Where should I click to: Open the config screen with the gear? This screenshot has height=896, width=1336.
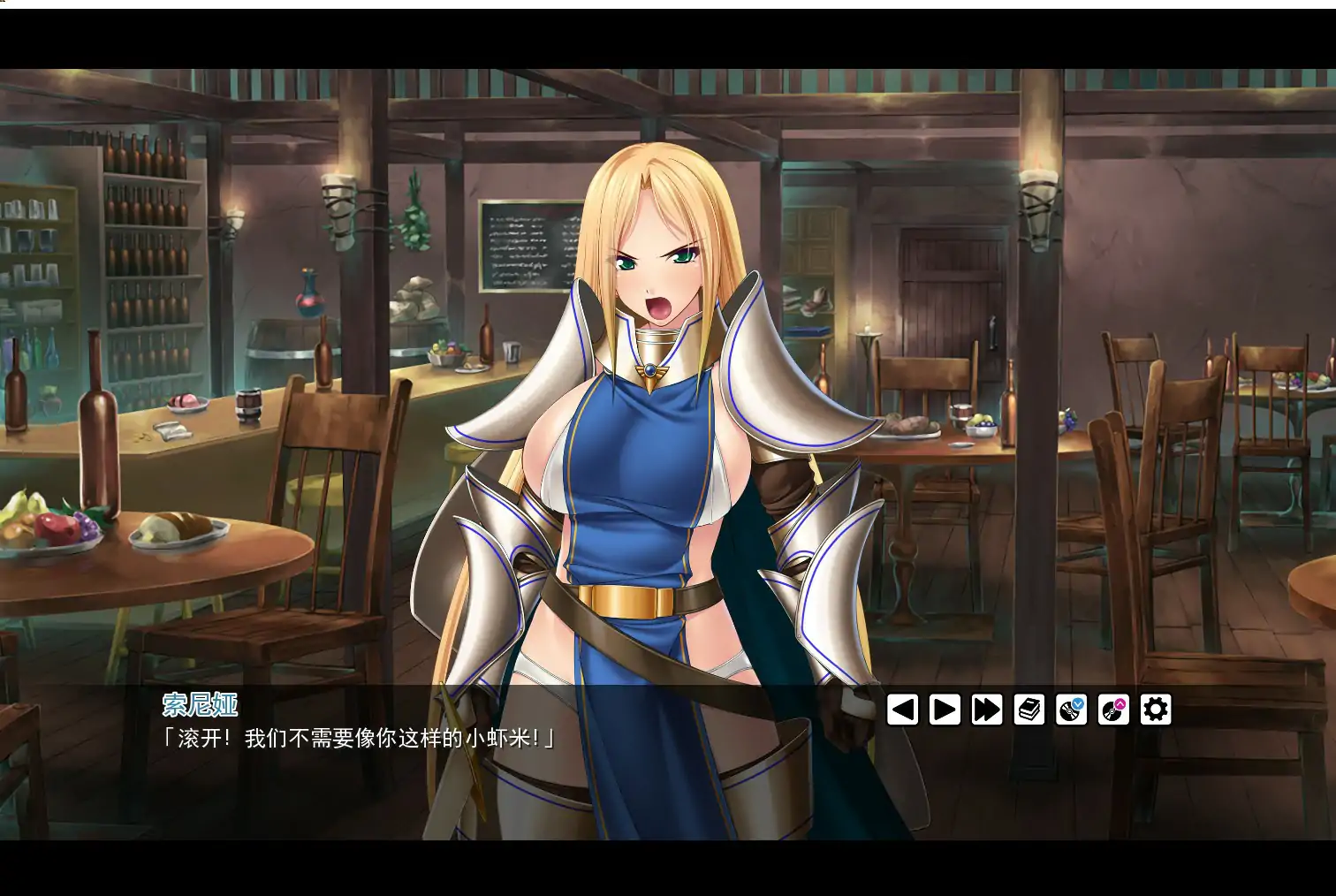pyautogui.click(x=1155, y=709)
